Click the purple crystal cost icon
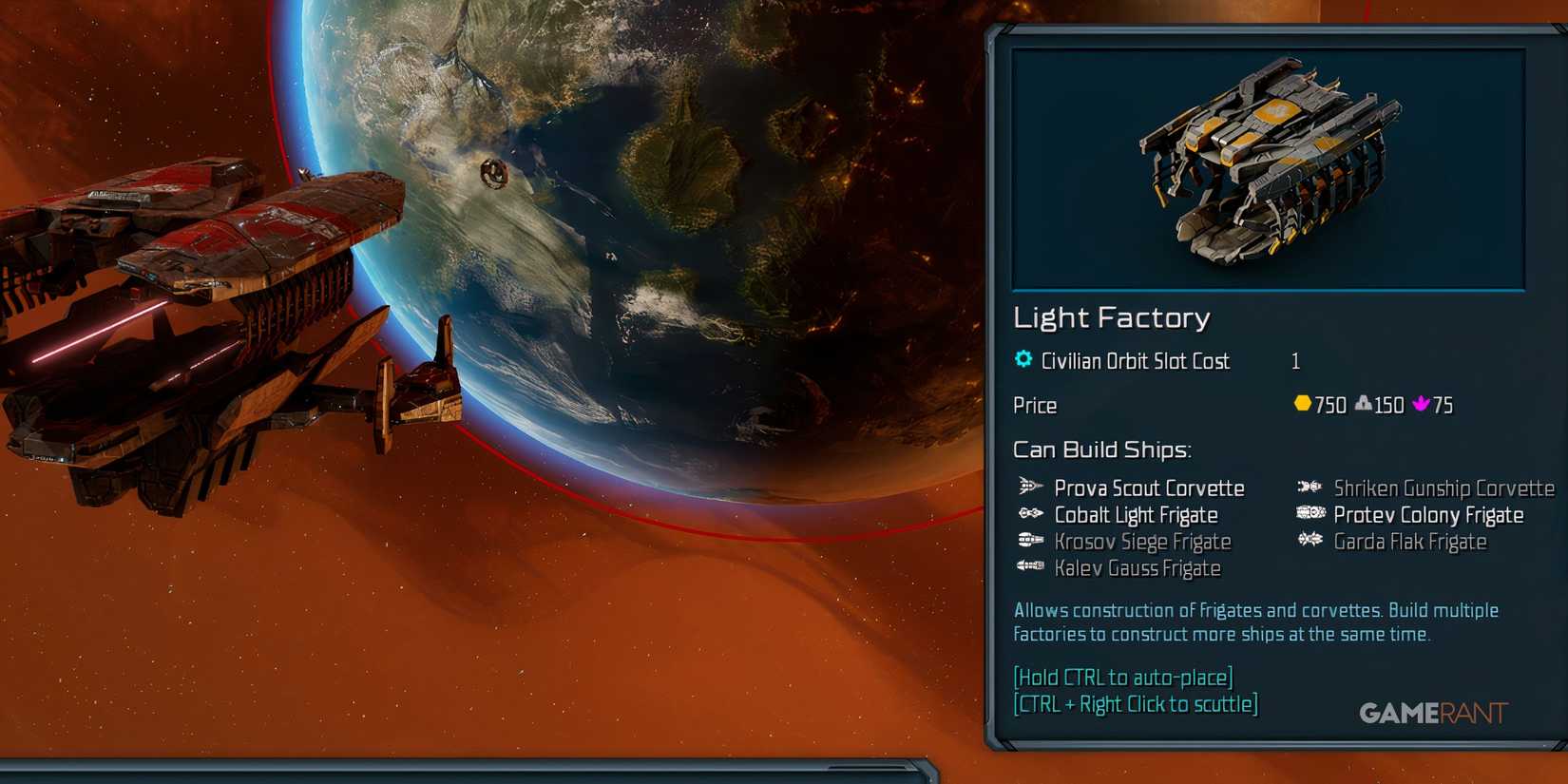 click(1423, 405)
